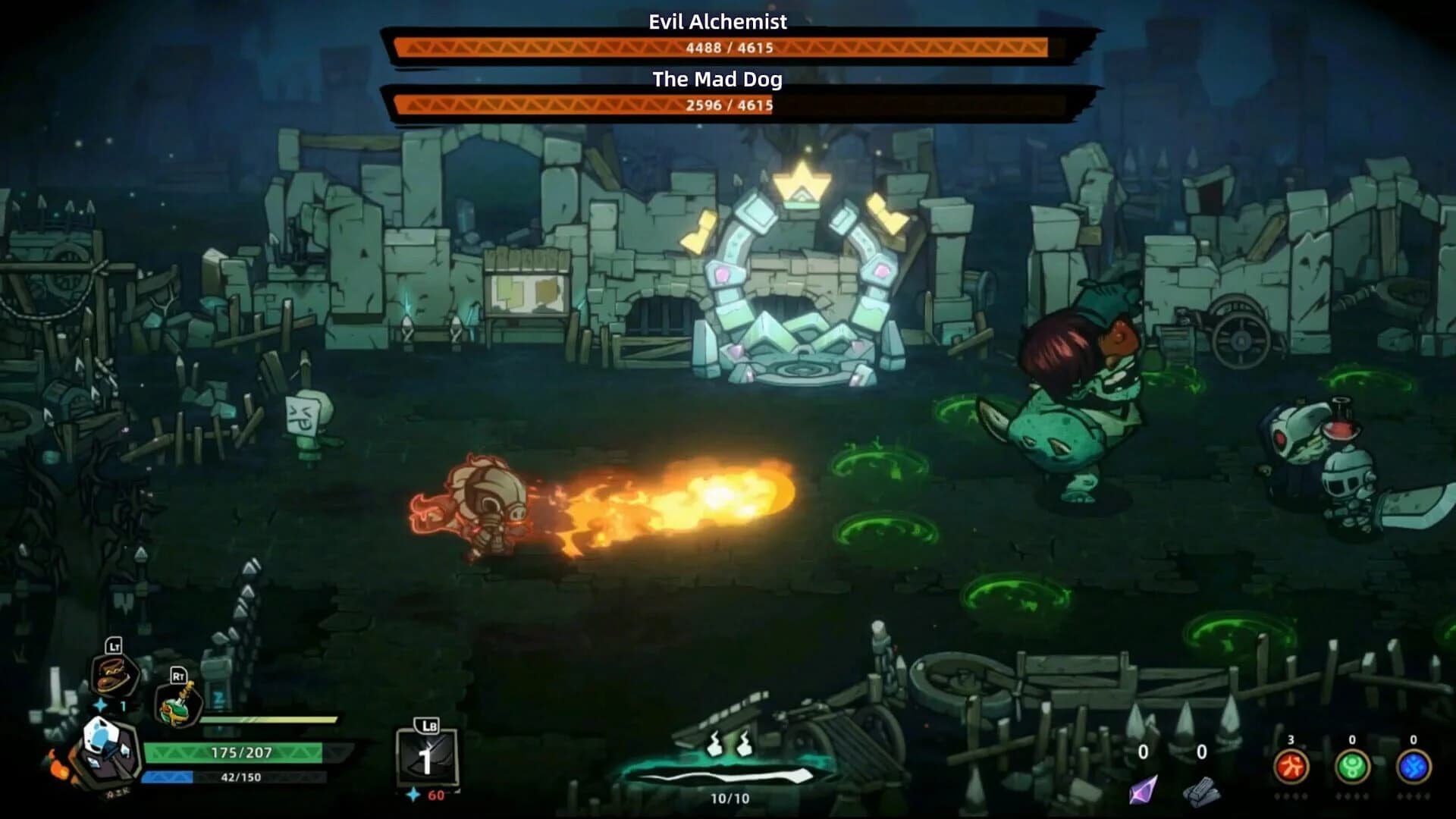Toggle the sparkle marker below the LT skill
Viewport: 1456px width, 819px height.
99,704
